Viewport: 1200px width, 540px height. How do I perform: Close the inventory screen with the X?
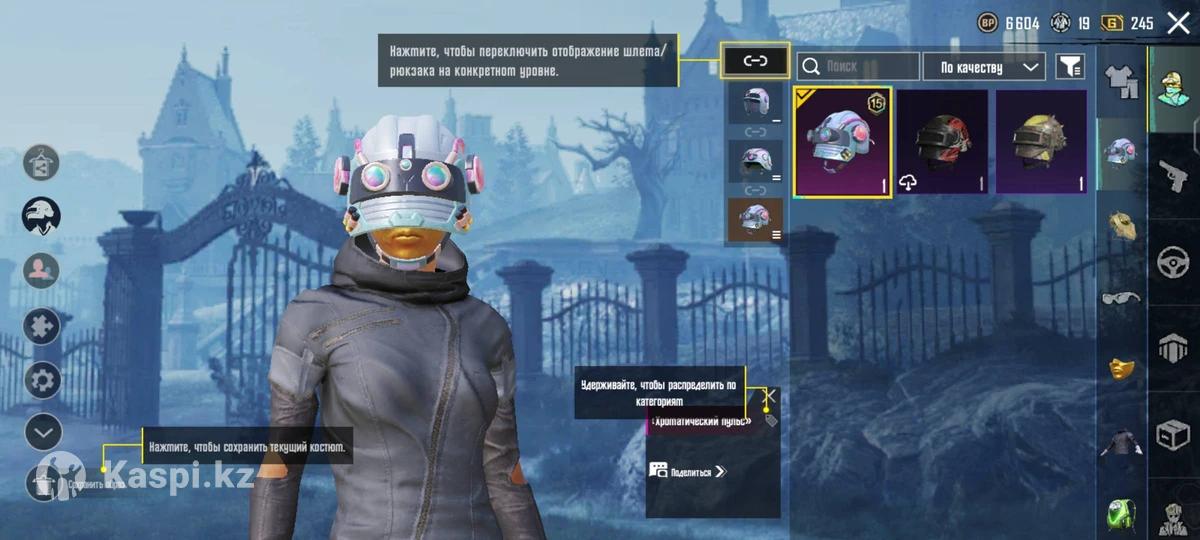1179,24
